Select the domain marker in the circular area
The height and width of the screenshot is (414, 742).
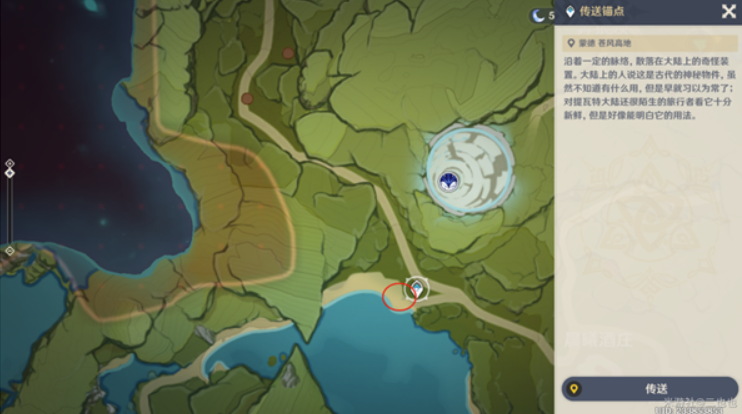[450, 179]
